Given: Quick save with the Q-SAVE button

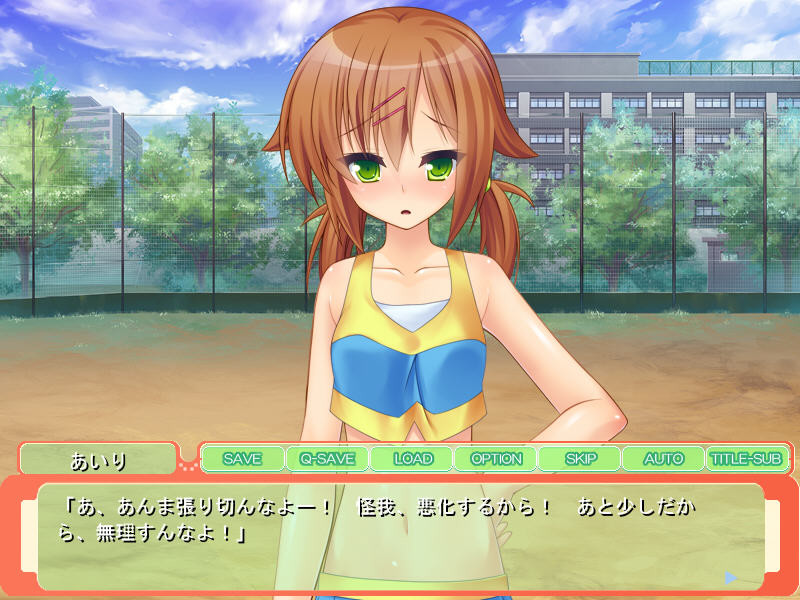Looking at the screenshot, I should [327, 459].
